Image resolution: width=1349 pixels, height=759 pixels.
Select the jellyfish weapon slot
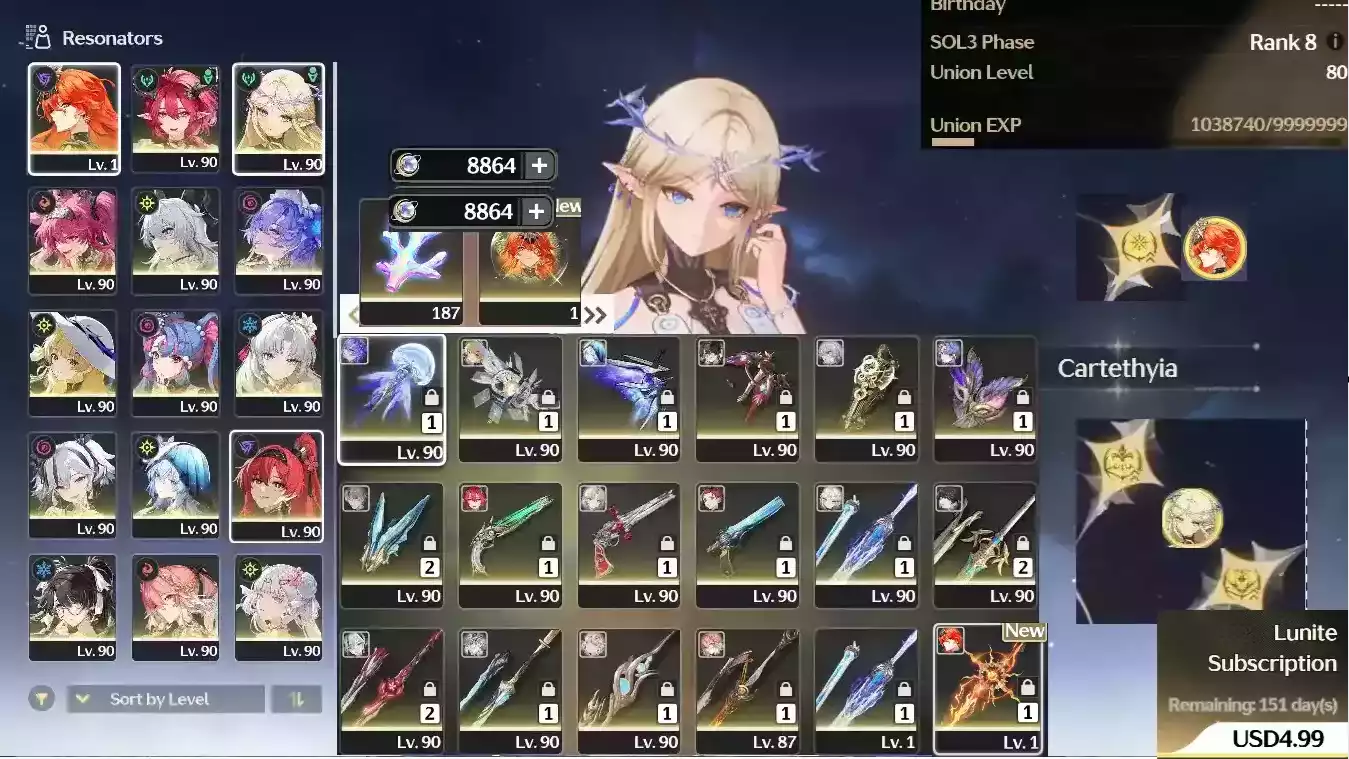coord(391,399)
